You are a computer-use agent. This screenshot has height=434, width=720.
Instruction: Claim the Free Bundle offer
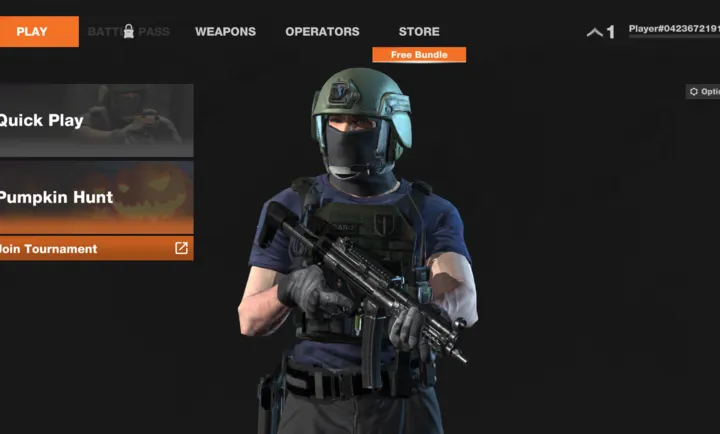(x=419, y=55)
